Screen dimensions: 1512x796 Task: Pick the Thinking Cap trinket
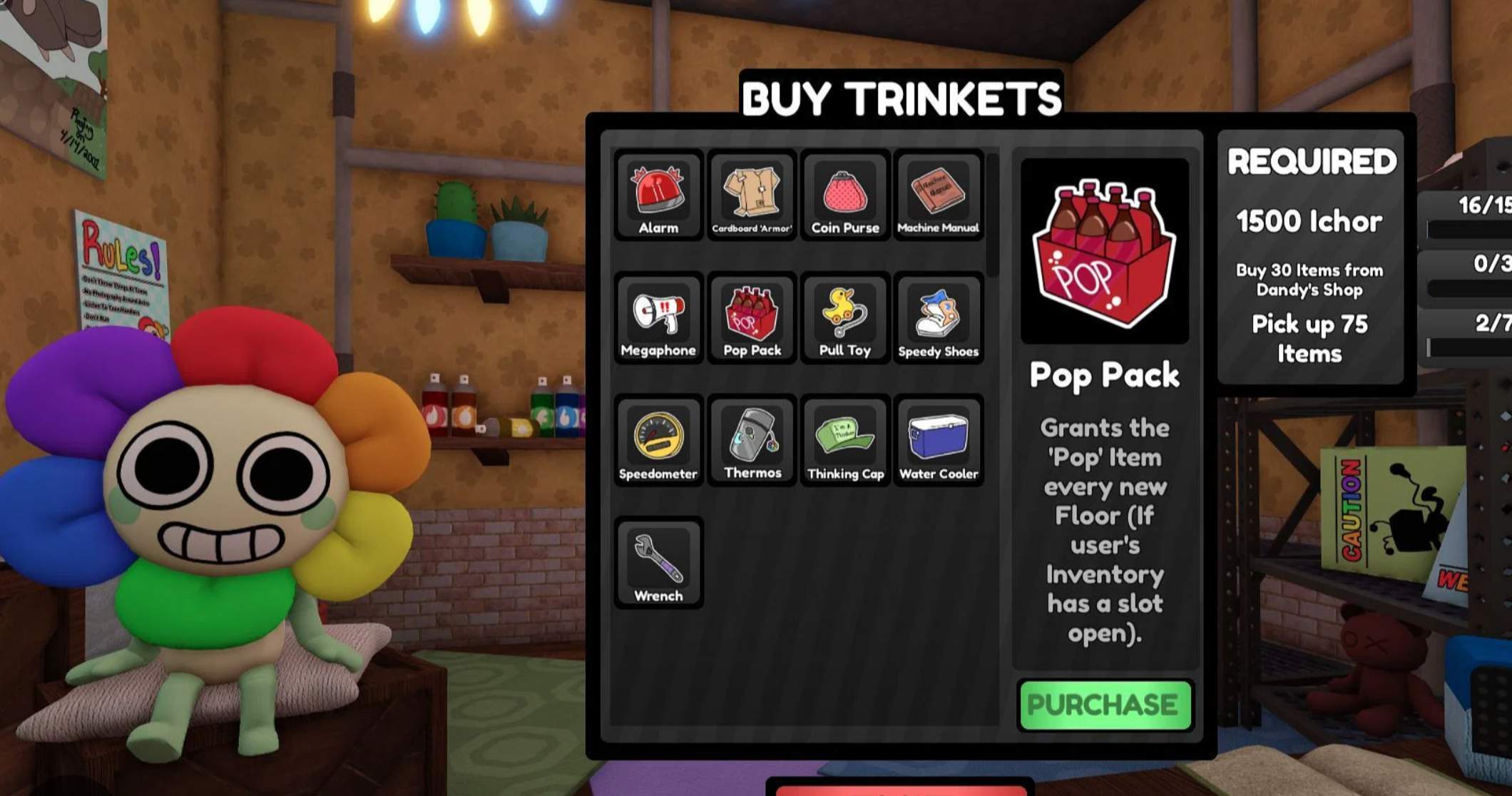click(x=845, y=441)
